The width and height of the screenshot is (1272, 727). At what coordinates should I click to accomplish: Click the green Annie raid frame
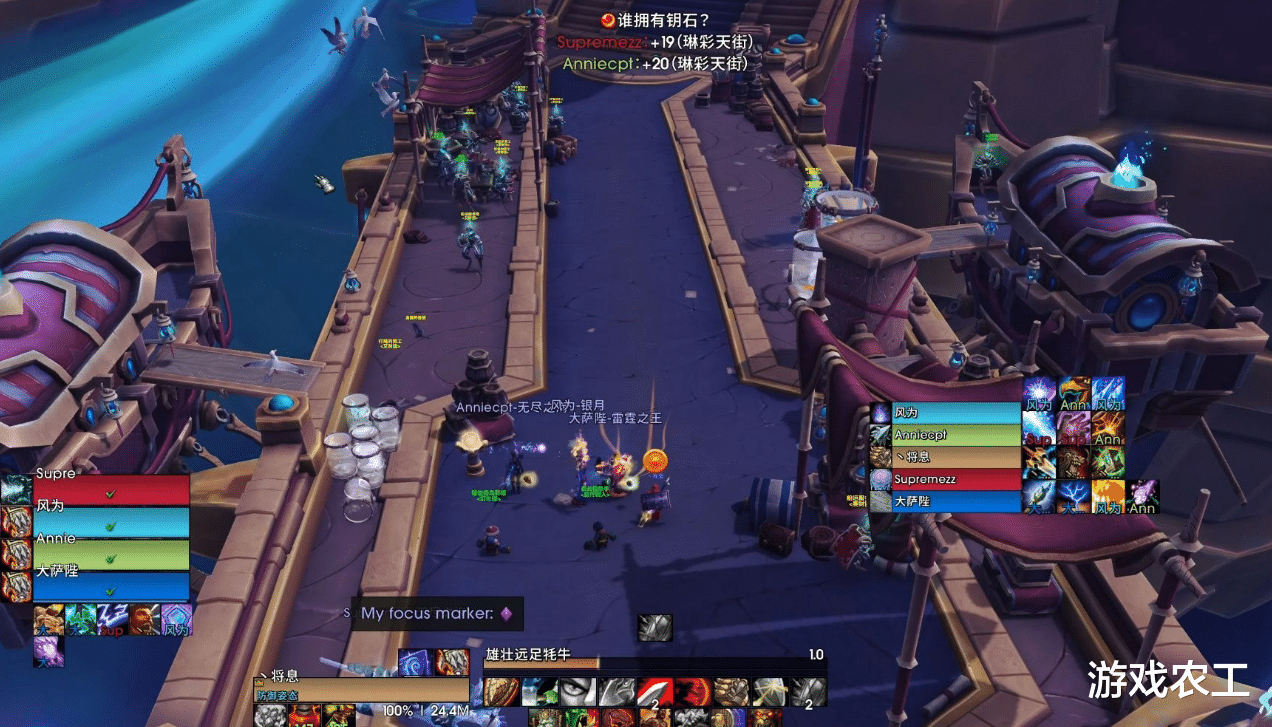tap(110, 554)
